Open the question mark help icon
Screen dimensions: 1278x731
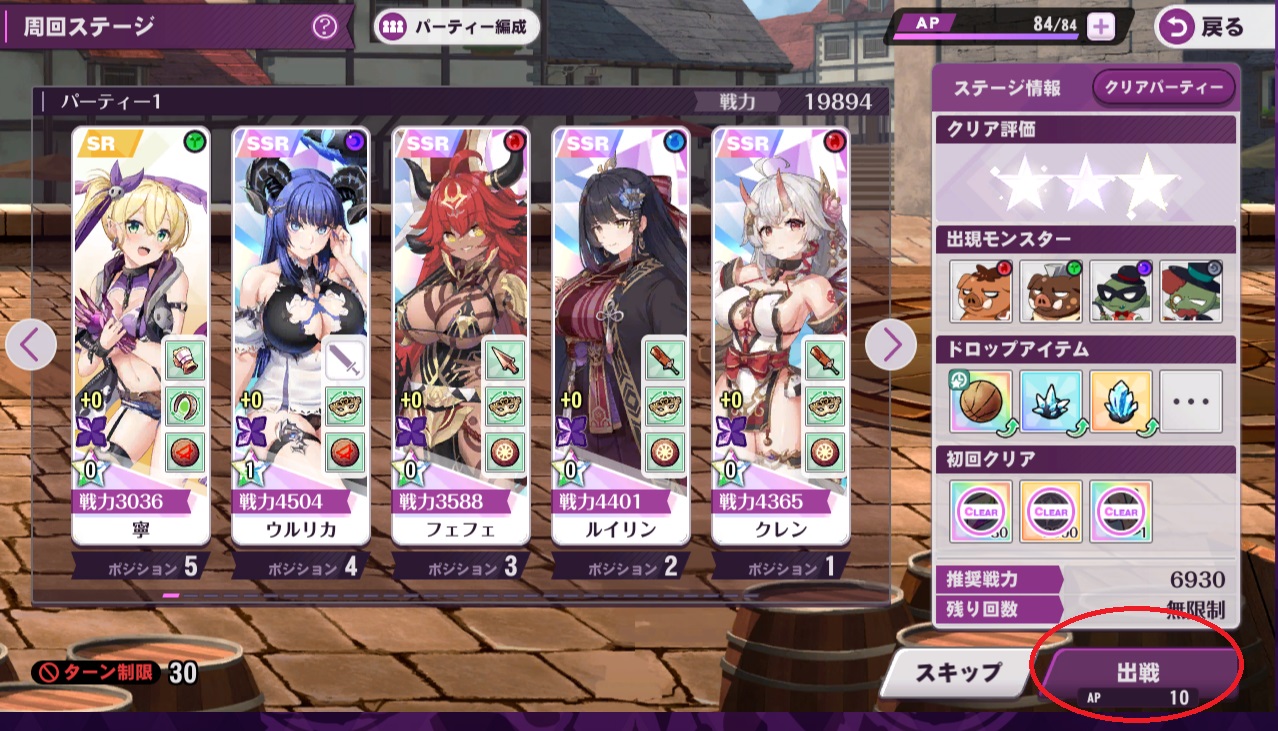324,26
